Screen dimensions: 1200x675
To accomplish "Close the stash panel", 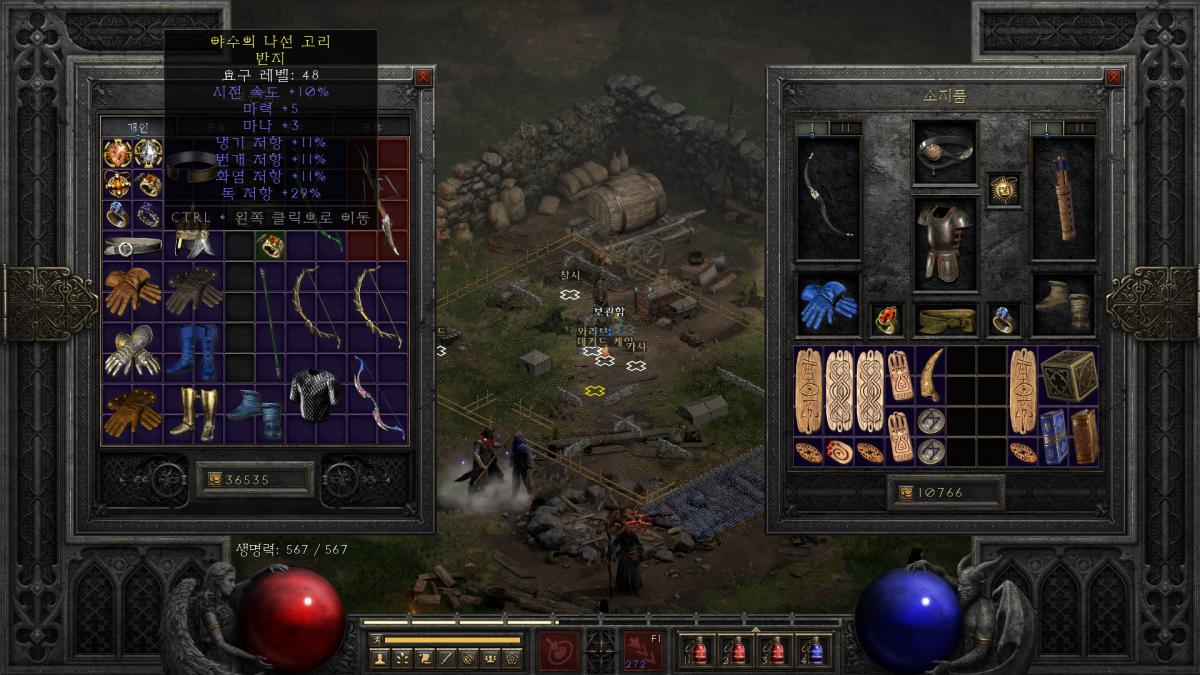I will pyautogui.click(x=423, y=77).
